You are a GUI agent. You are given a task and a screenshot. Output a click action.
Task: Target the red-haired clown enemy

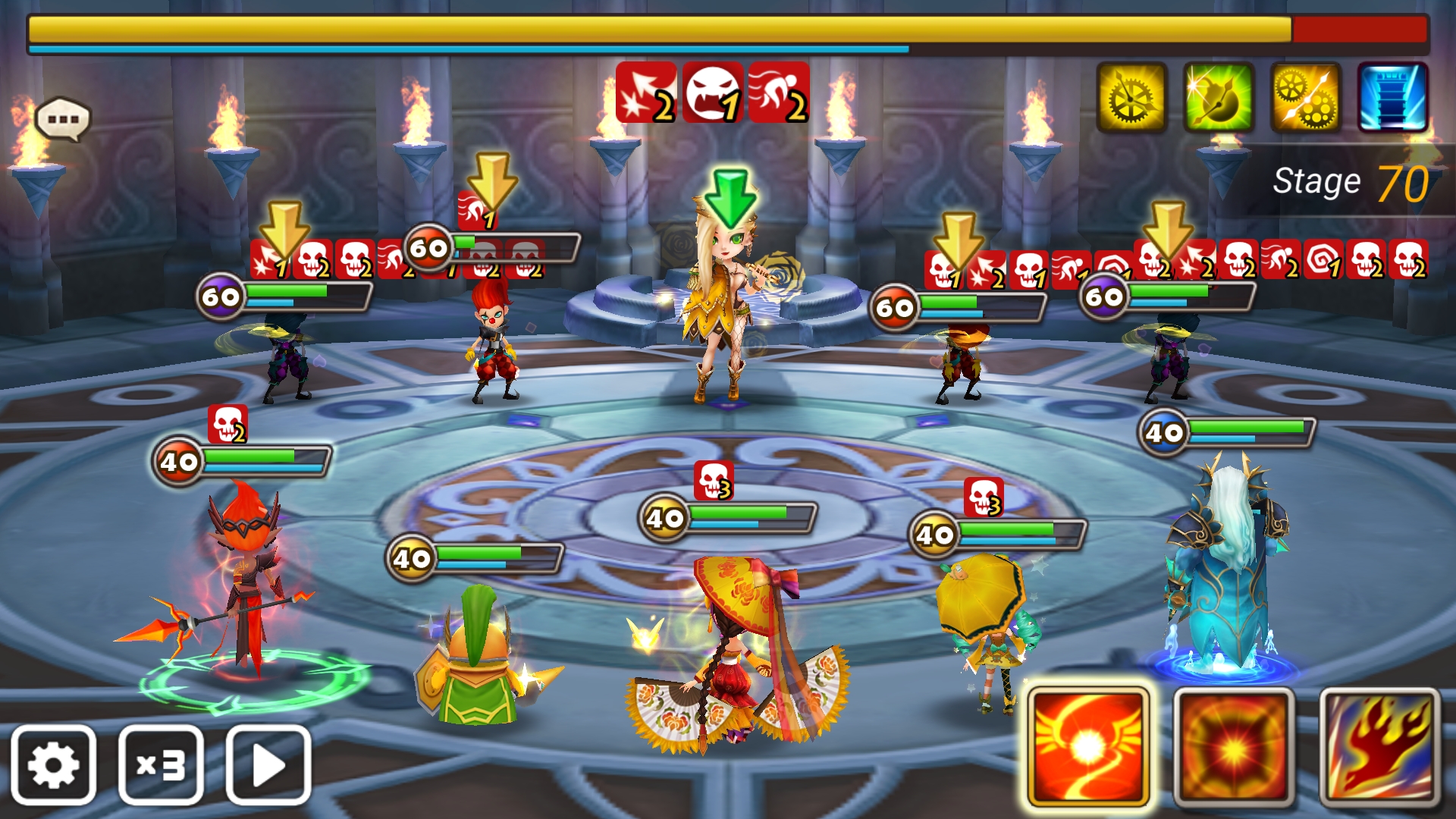494,341
